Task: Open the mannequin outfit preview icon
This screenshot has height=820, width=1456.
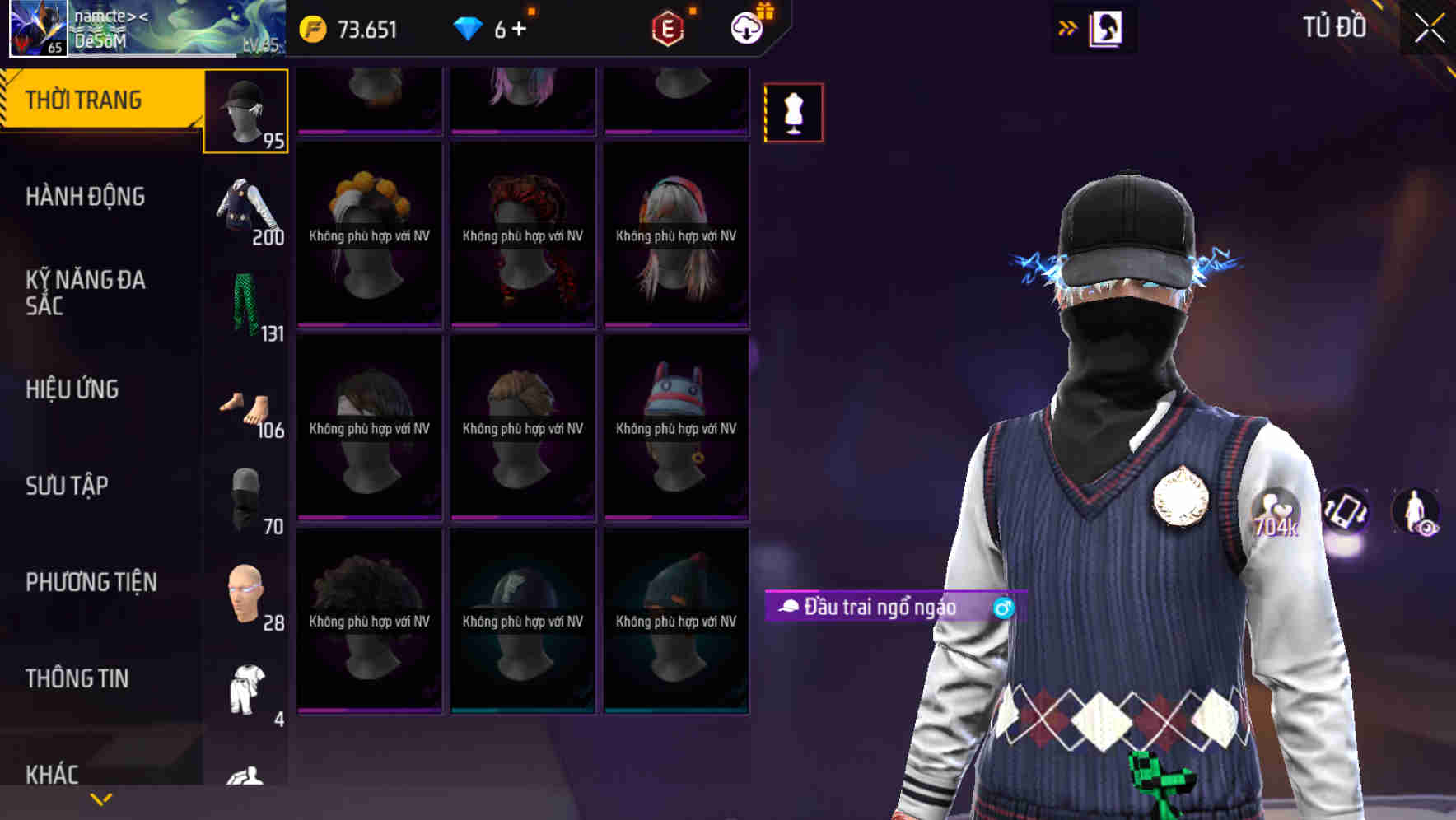Action: point(793,113)
